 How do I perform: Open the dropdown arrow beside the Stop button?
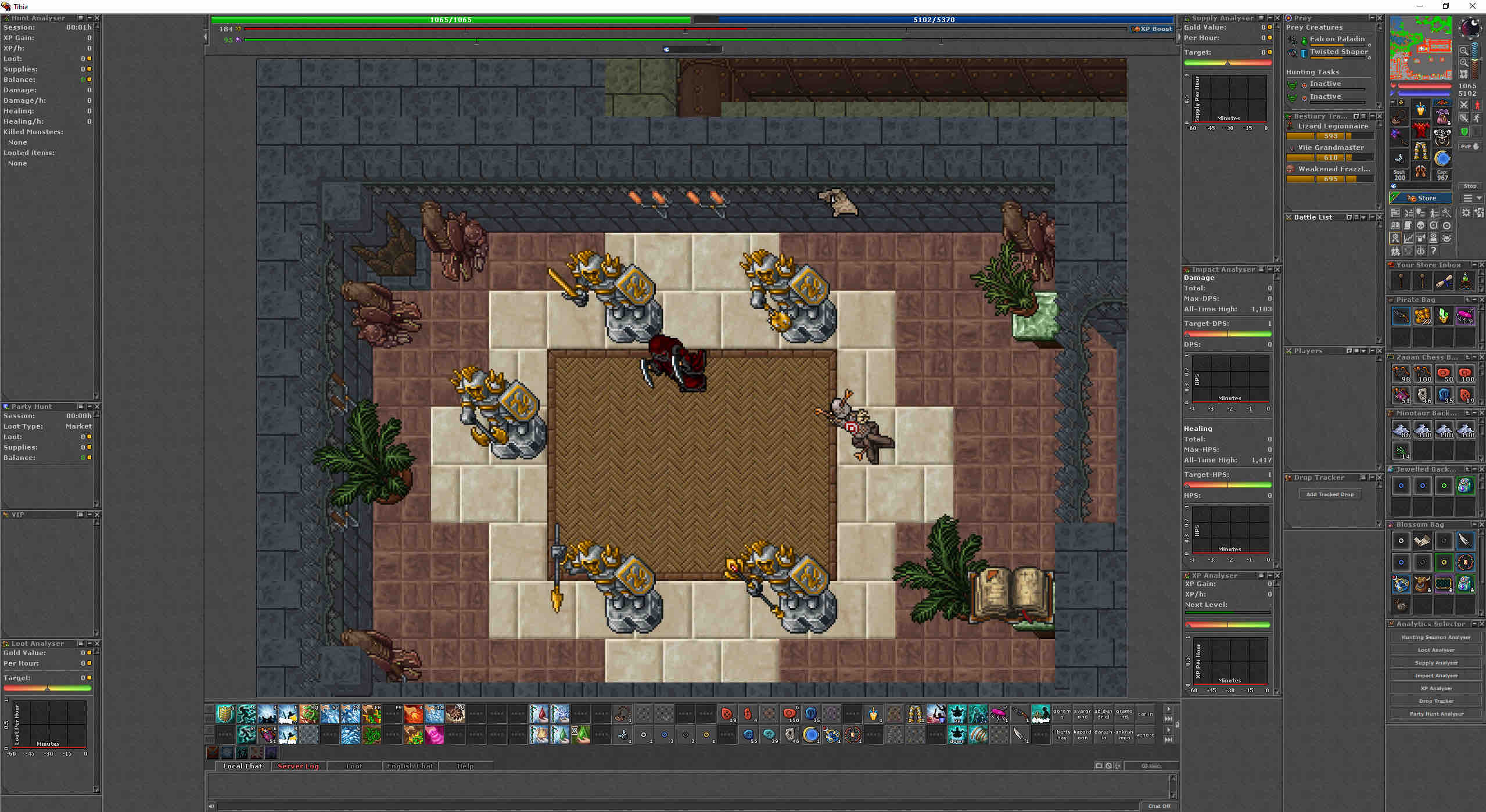(1478, 197)
